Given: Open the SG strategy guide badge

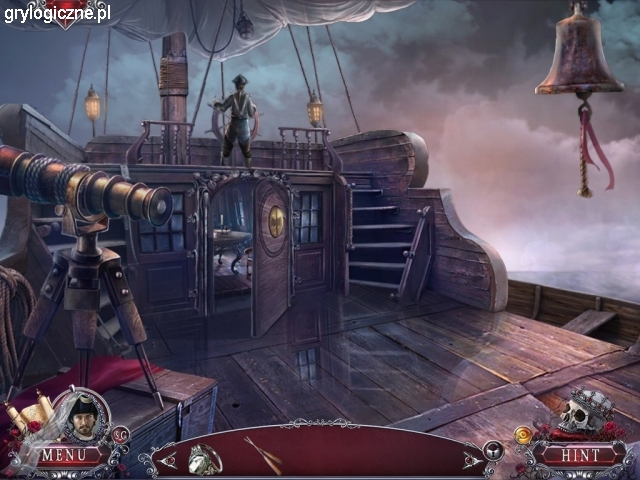Looking at the screenshot, I should click(121, 434).
